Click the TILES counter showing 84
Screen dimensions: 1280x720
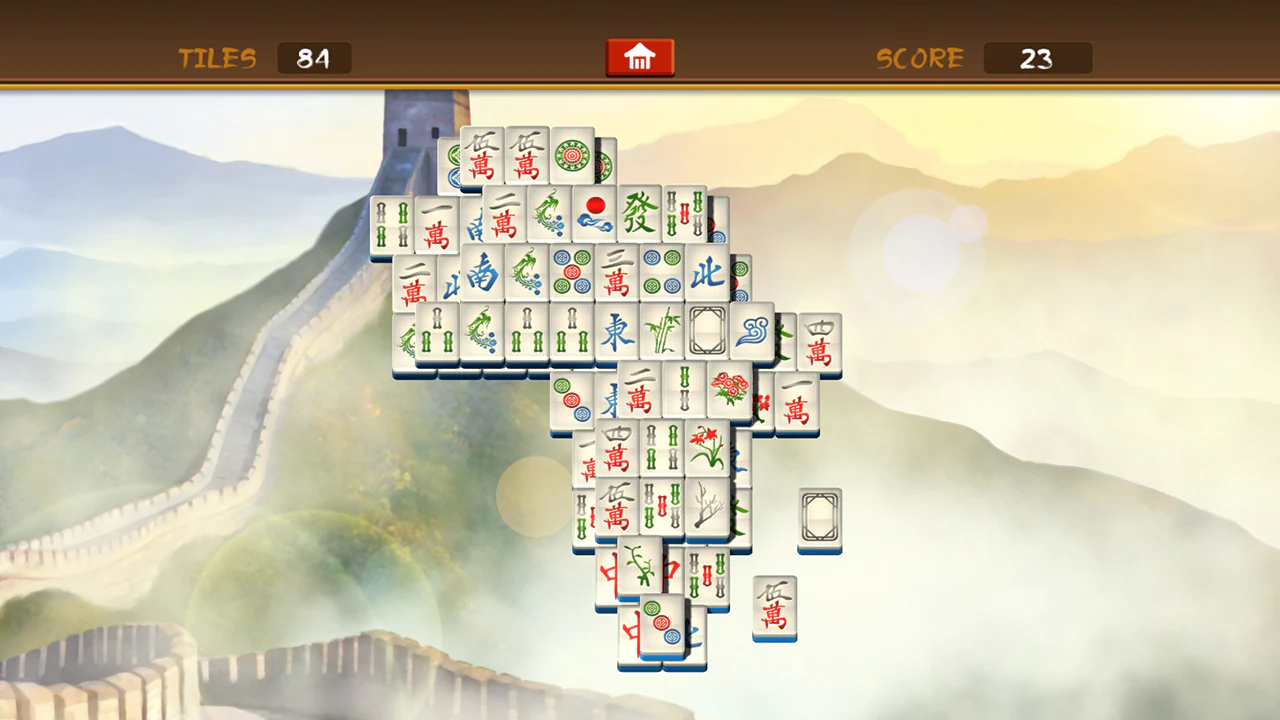(x=314, y=58)
